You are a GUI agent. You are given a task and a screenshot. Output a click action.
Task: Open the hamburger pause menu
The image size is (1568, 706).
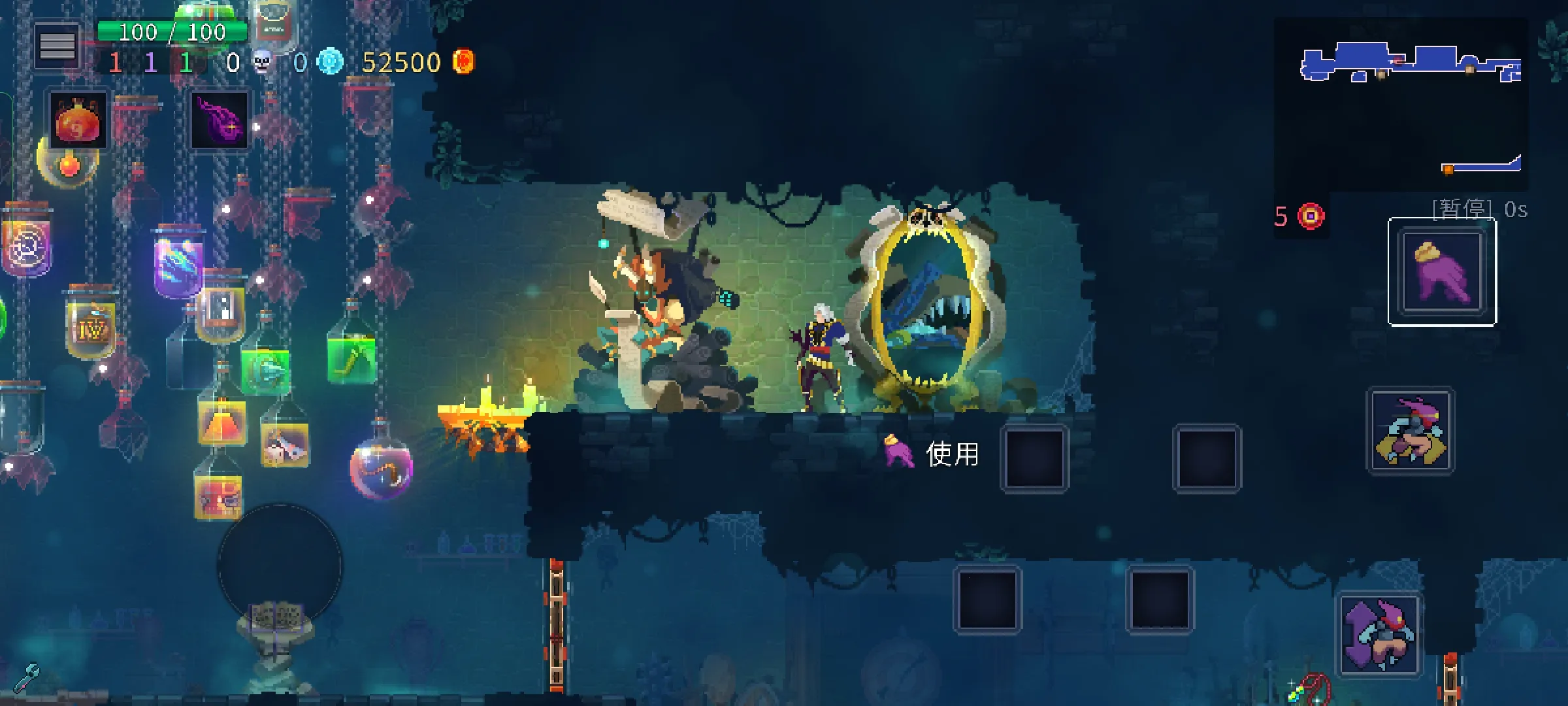(x=57, y=46)
